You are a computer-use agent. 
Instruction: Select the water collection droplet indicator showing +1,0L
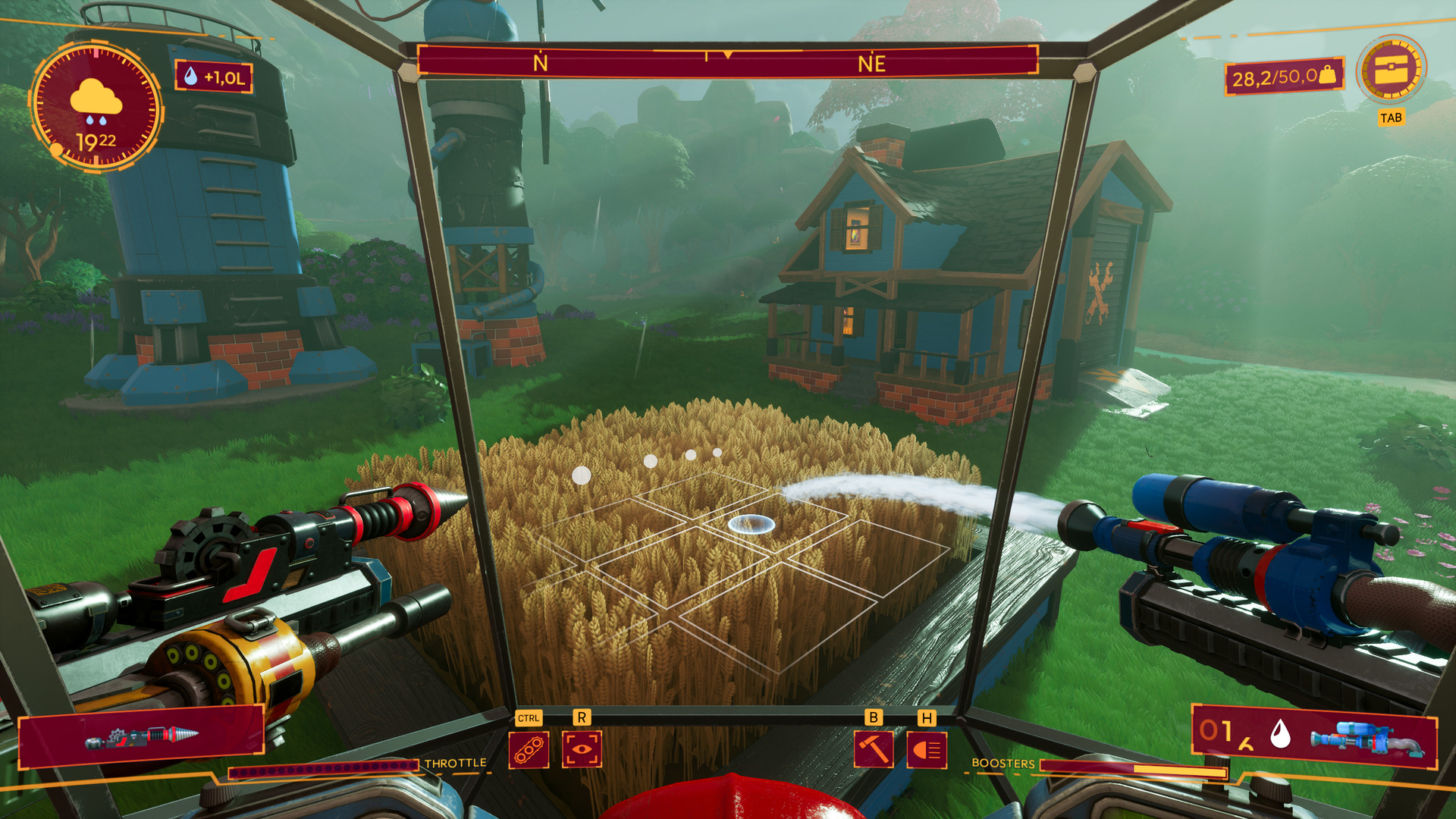[x=214, y=75]
